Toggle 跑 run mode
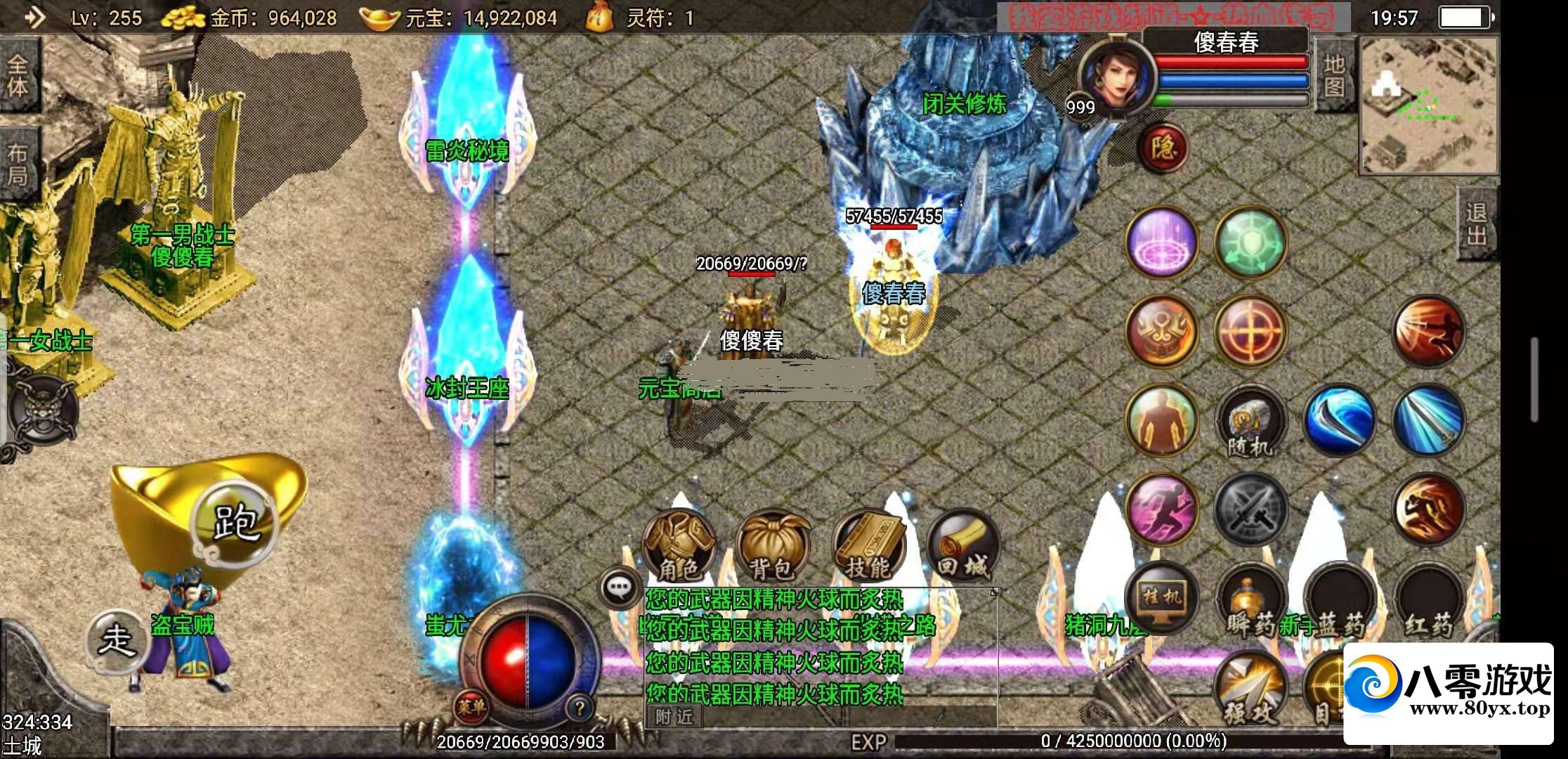The width and height of the screenshot is (1568, 759). point(236,521)
